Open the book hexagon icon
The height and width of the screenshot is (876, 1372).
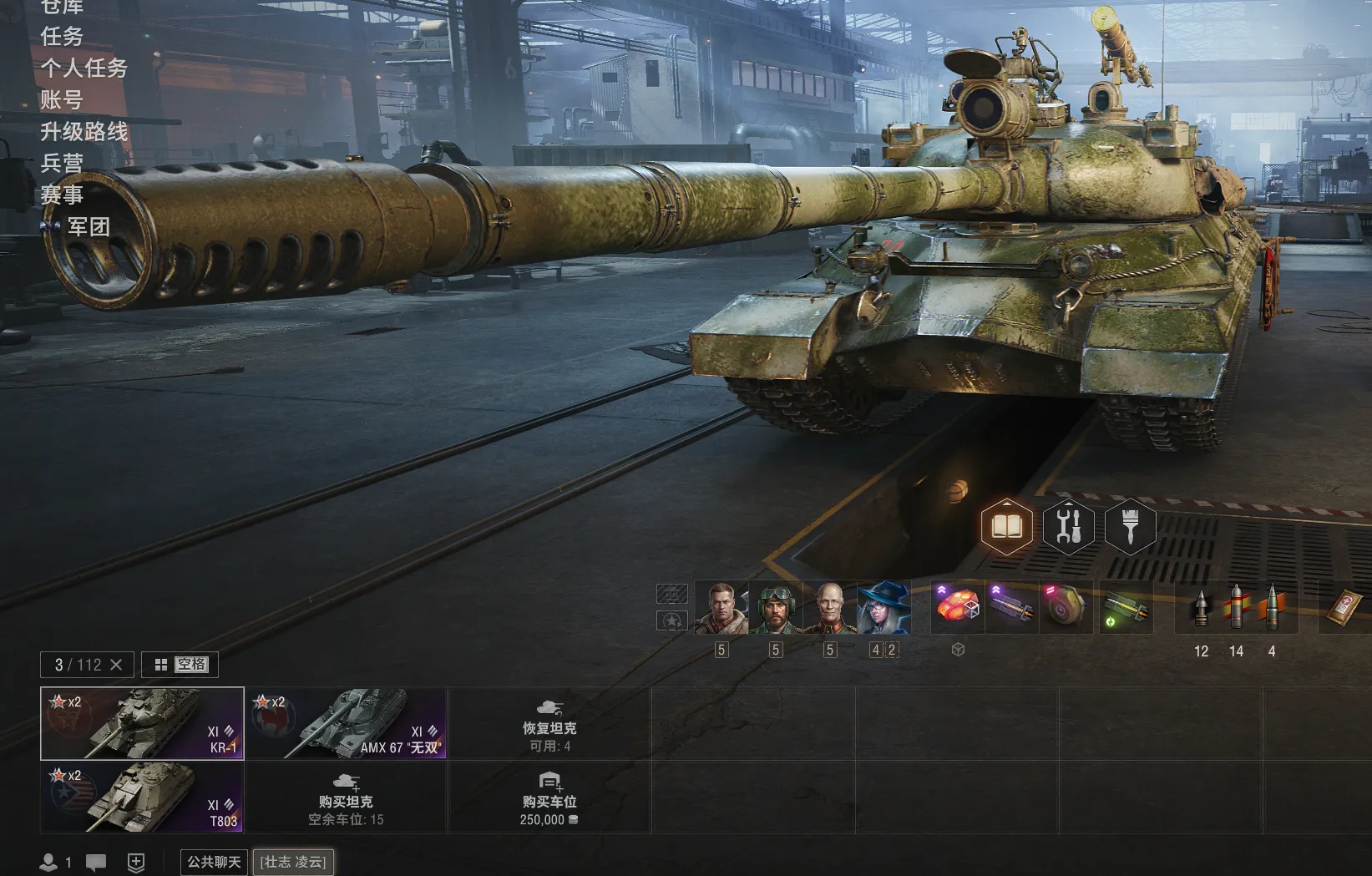tap(1006, 527)
